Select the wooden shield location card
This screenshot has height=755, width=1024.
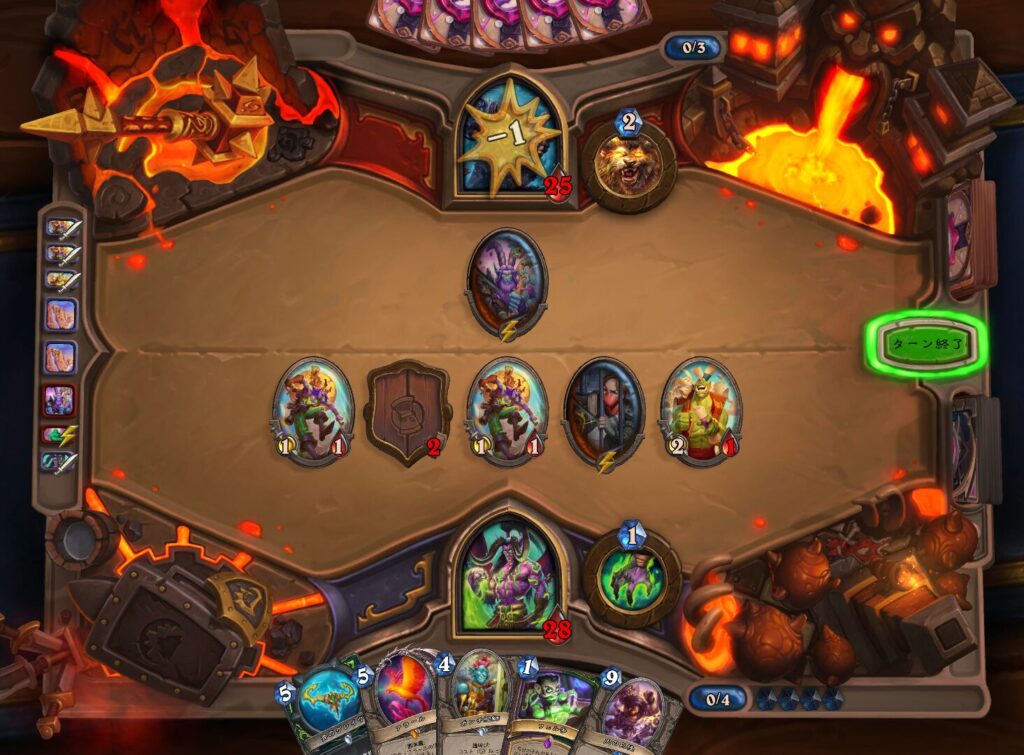click(409, 411)
